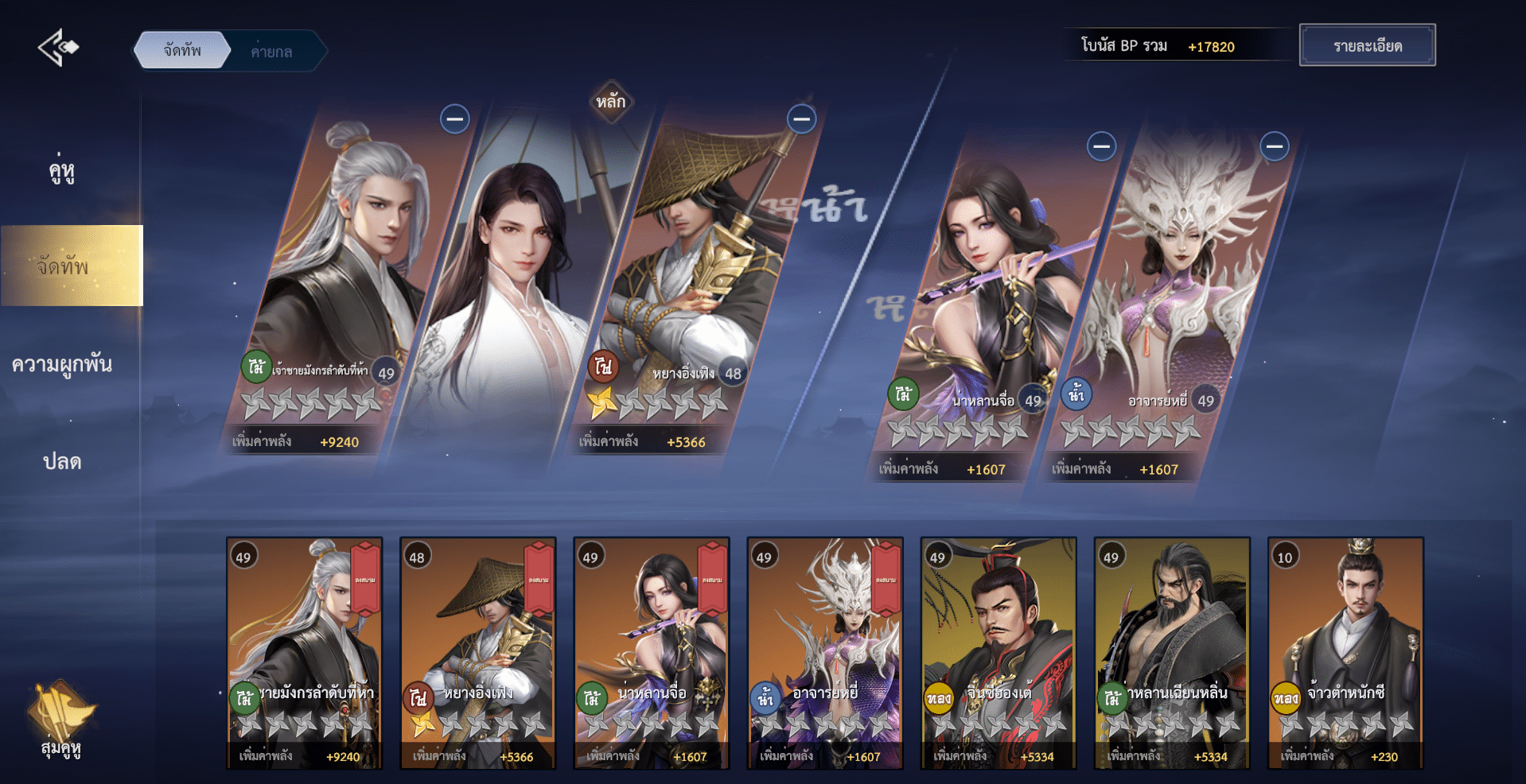Select the อาจารย์หยี่ roster card
This screenshot has width=1526, height=784.
coord(825,653)
